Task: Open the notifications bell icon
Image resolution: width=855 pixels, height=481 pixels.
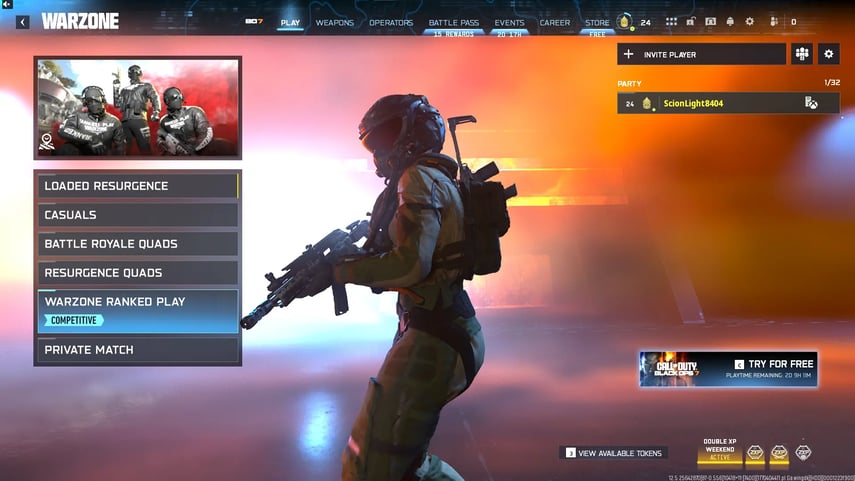Action: pyautogui.click(x=729, y=22)
